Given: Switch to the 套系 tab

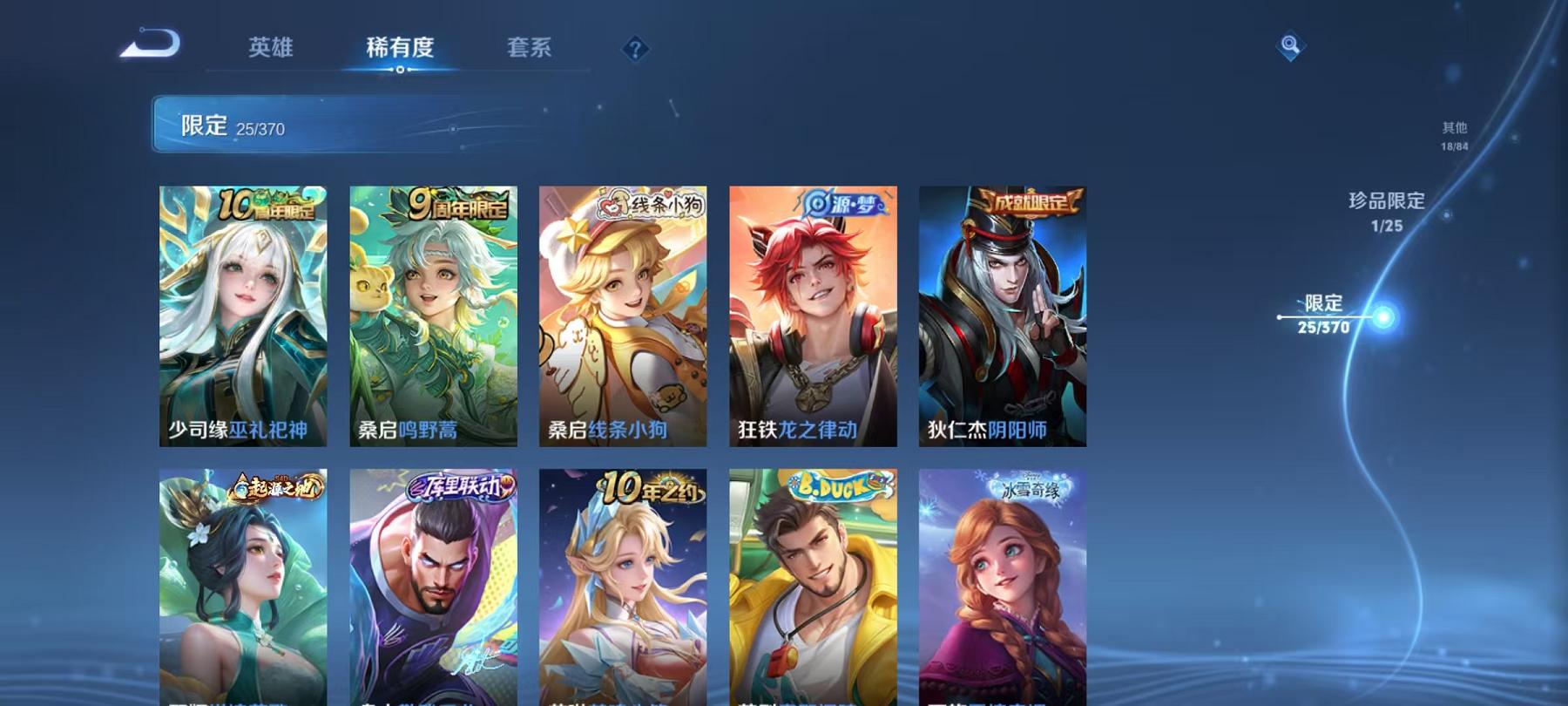Looking at the screenshot, I should coord(531,50).
